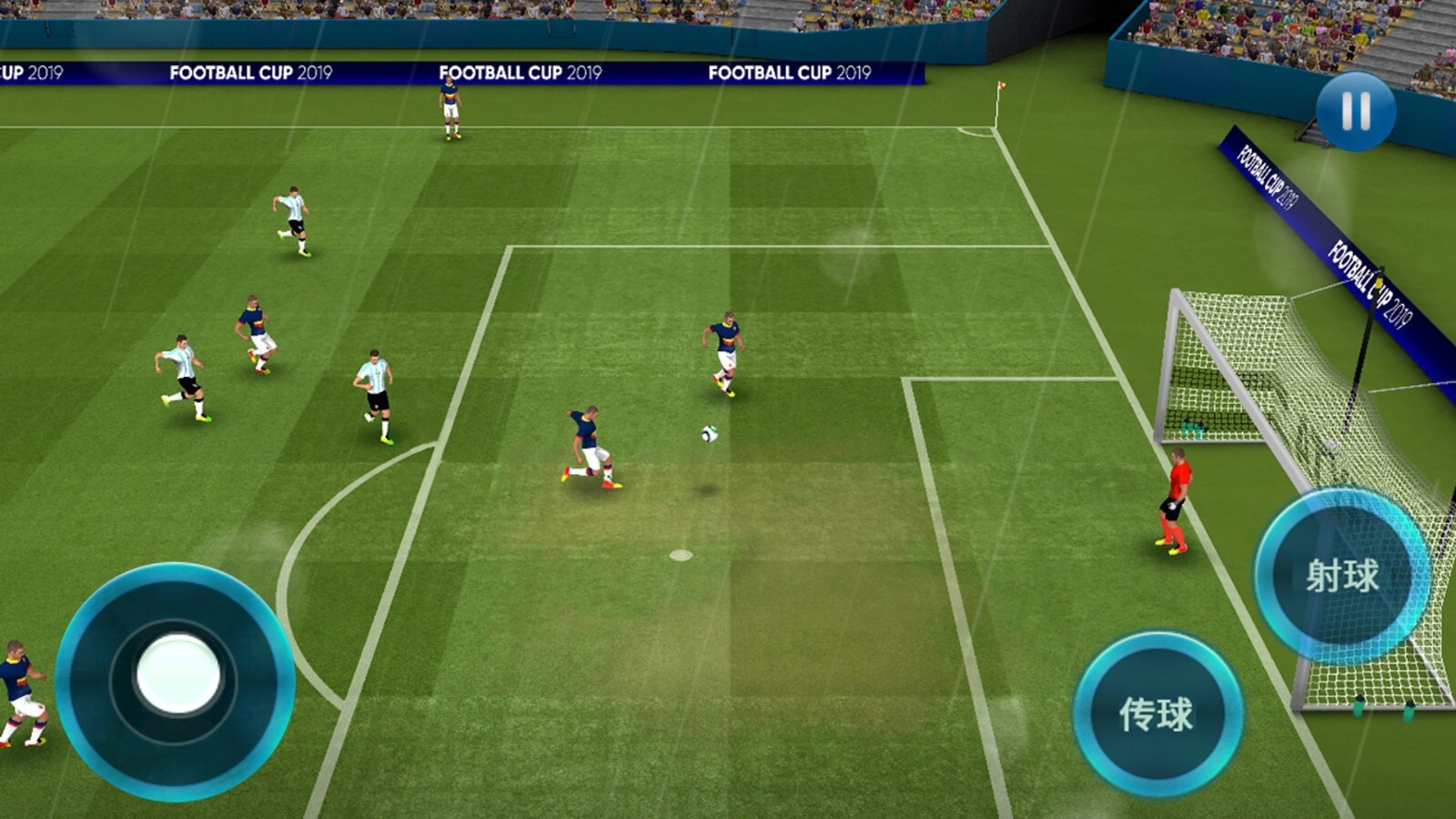The image size is (1456, 819).
Task: Tap the 传球 pass button
Action: click(x=1157, y=713)
